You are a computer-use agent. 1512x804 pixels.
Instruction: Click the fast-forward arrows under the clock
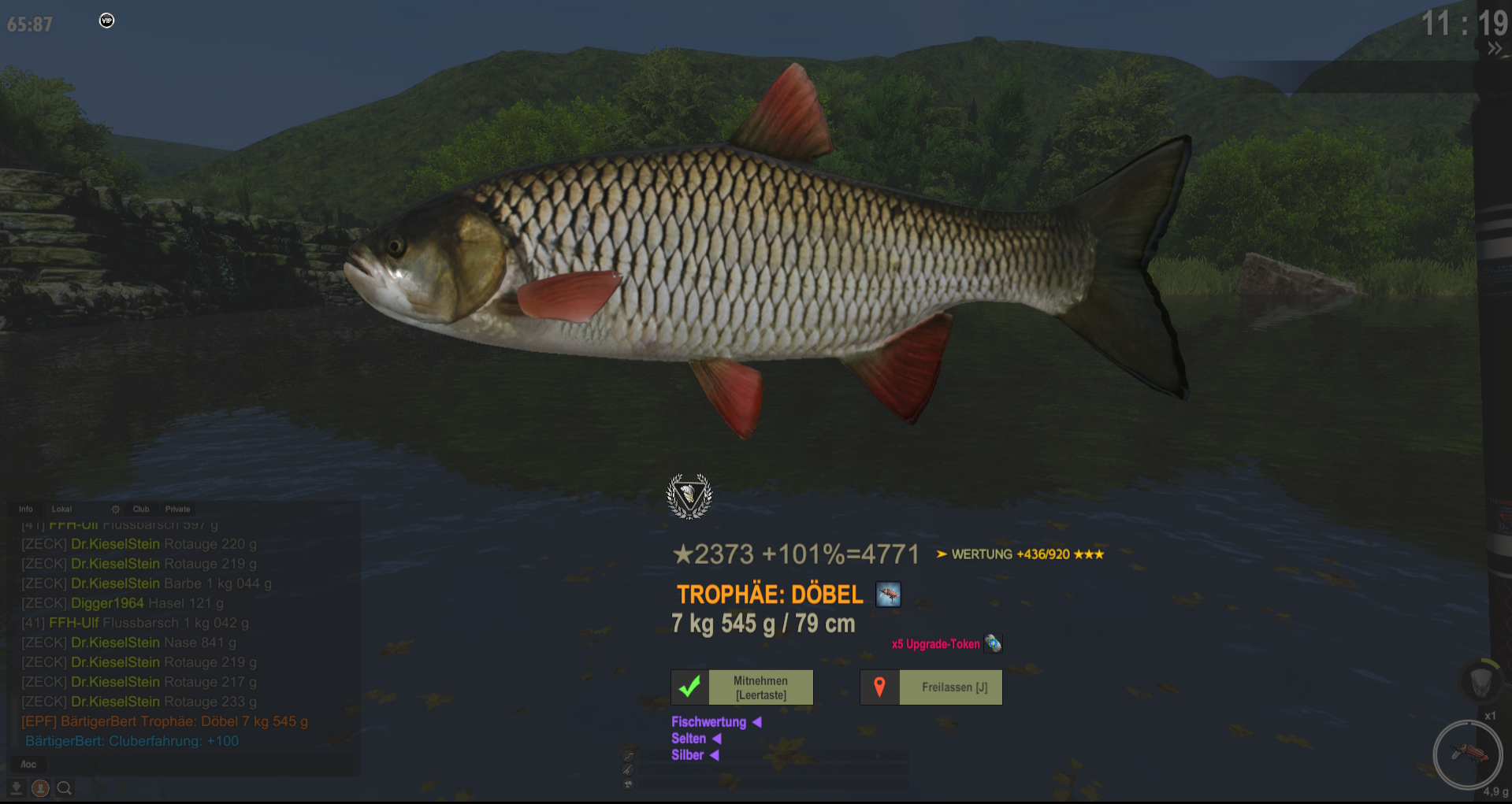pos(1494,49)
